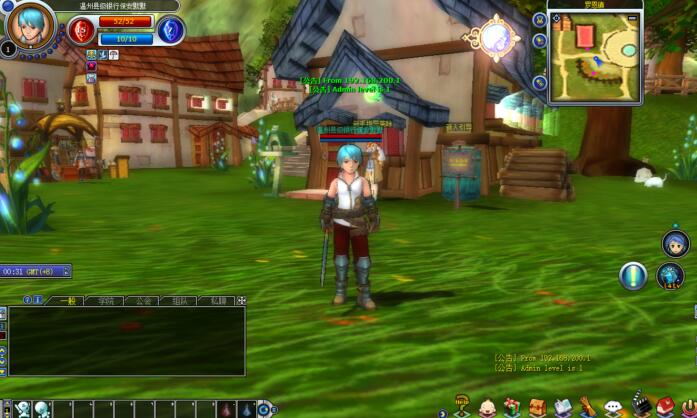Image resolution: width=697 pixels, height=418 pixels.
Task: Click the chat window's text area
Action: (x=125, y=340)
